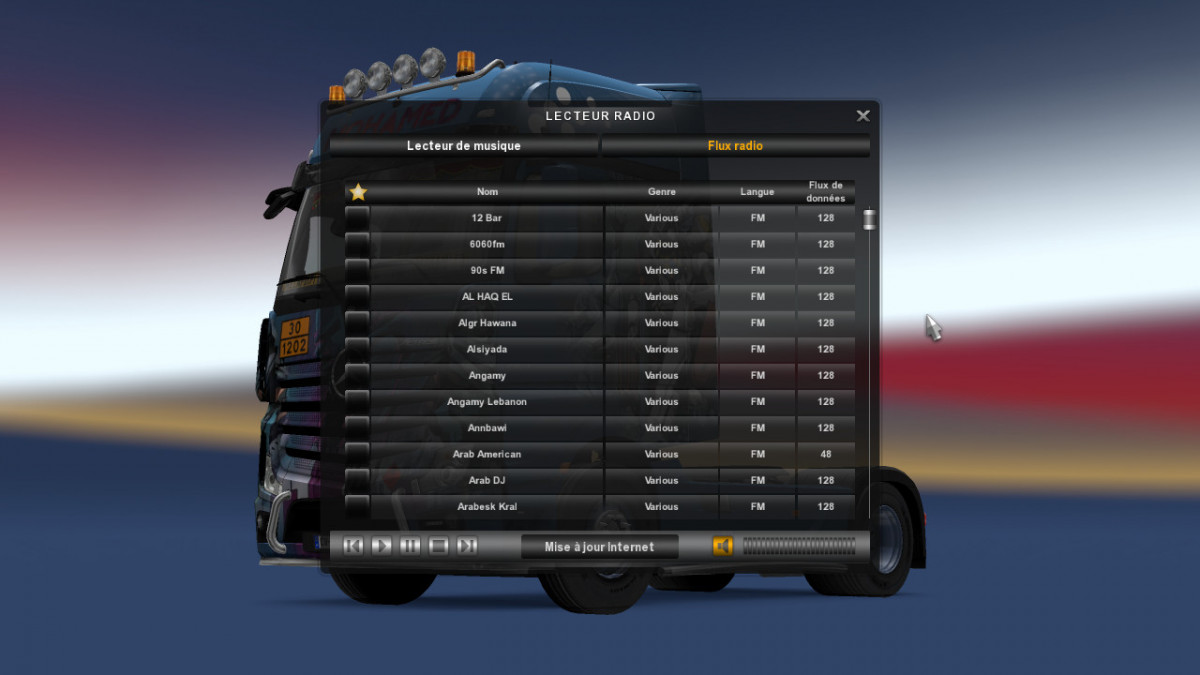Select the AL HAQ EL station
This screenshot has width=1200, height=675.
tap(487, 297)
